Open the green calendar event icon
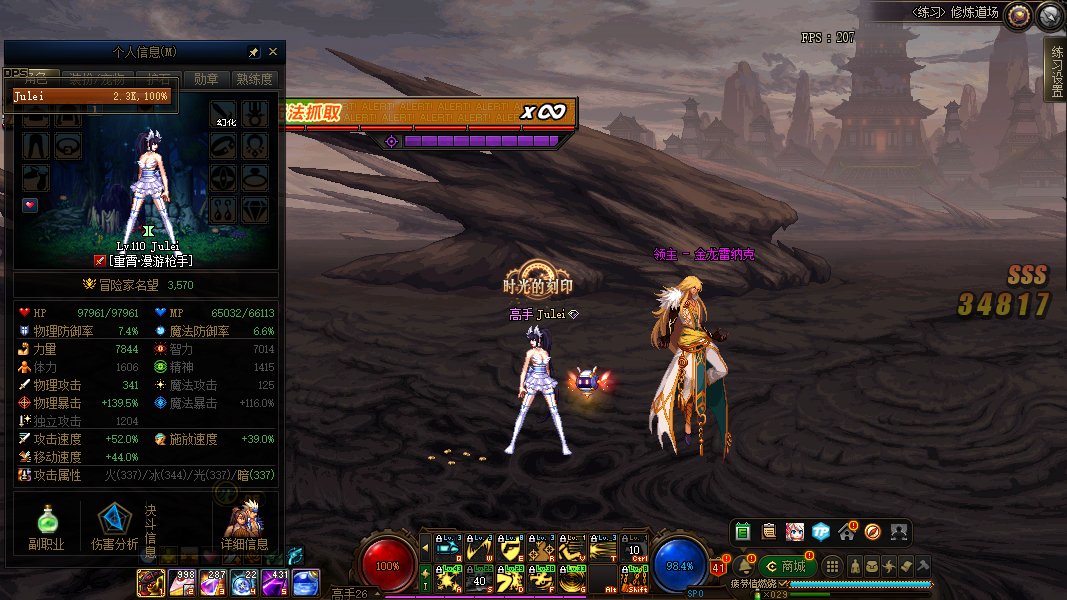 coord(742,532)
